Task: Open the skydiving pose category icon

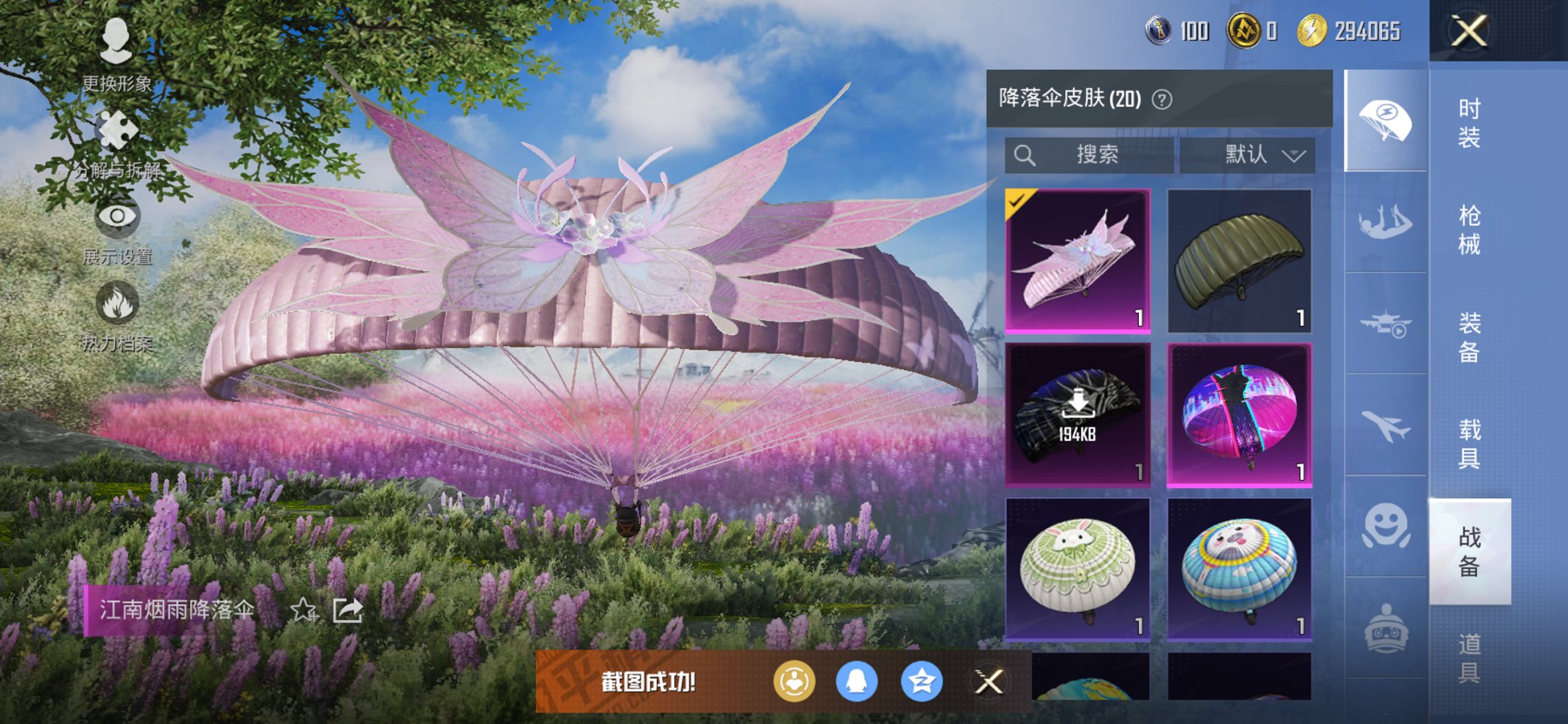Action: 1384,221
